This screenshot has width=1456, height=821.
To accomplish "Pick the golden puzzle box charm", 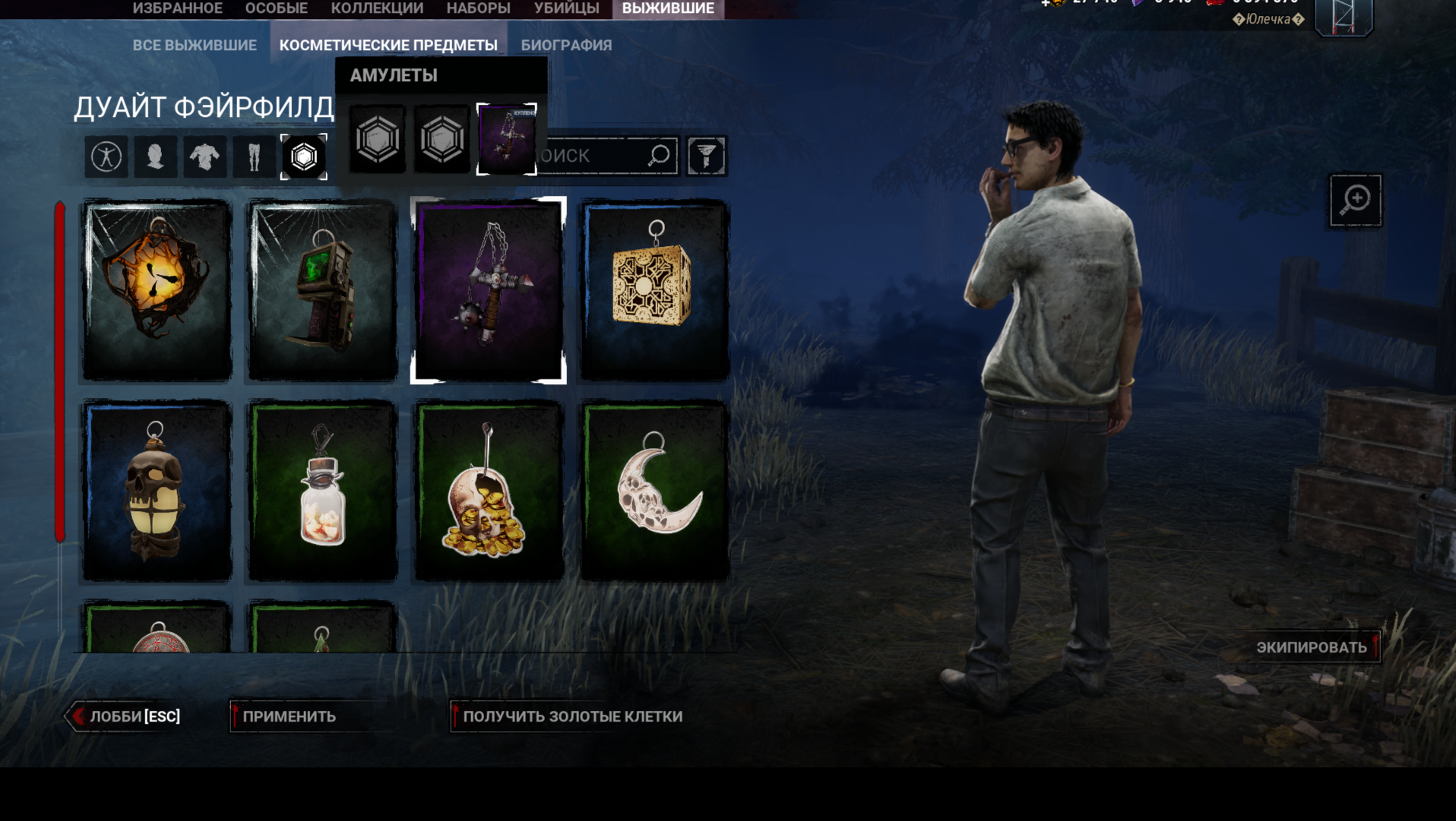I will point(654,290).
